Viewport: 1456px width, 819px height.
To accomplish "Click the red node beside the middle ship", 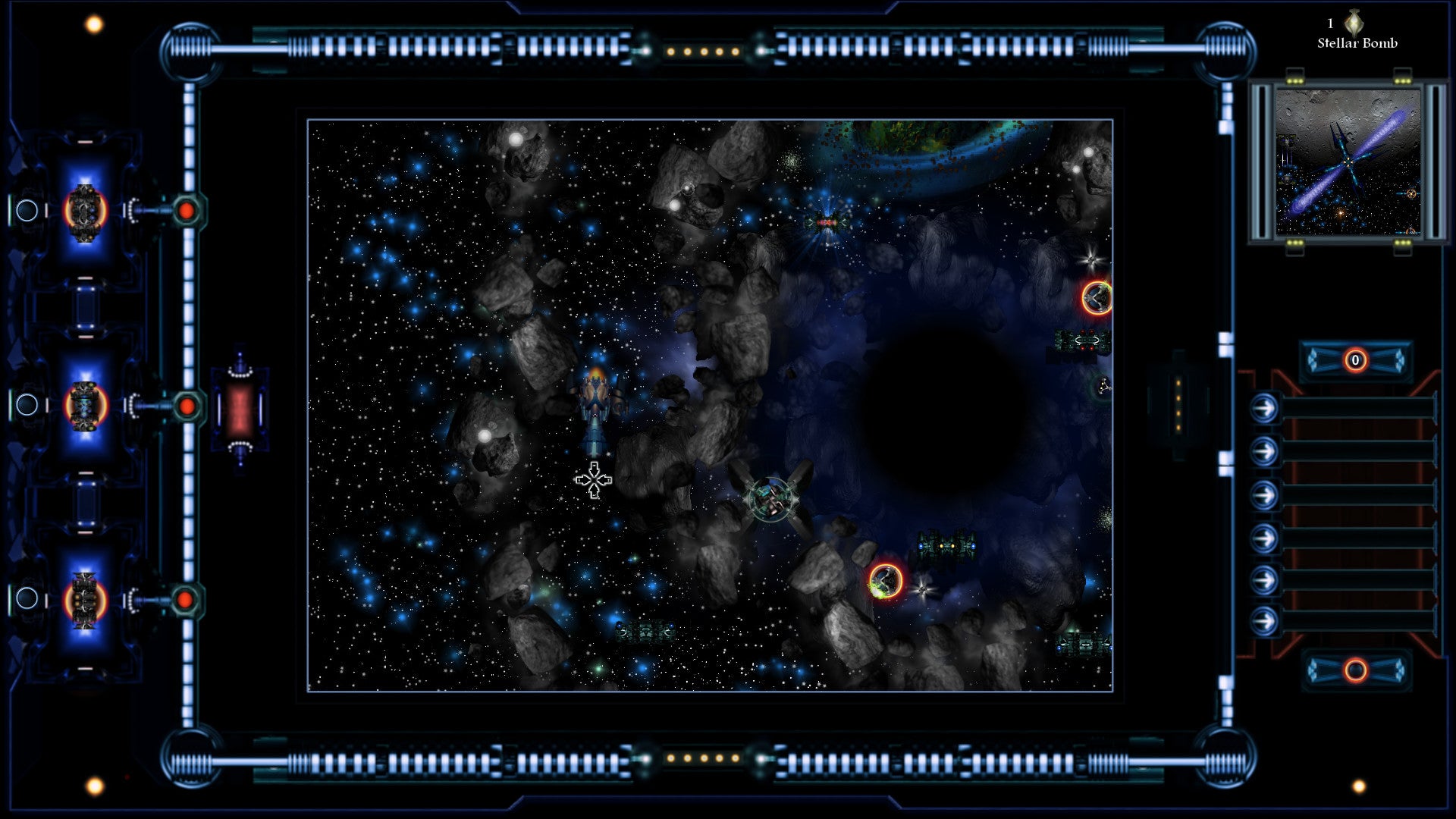I will click(187, 406).
